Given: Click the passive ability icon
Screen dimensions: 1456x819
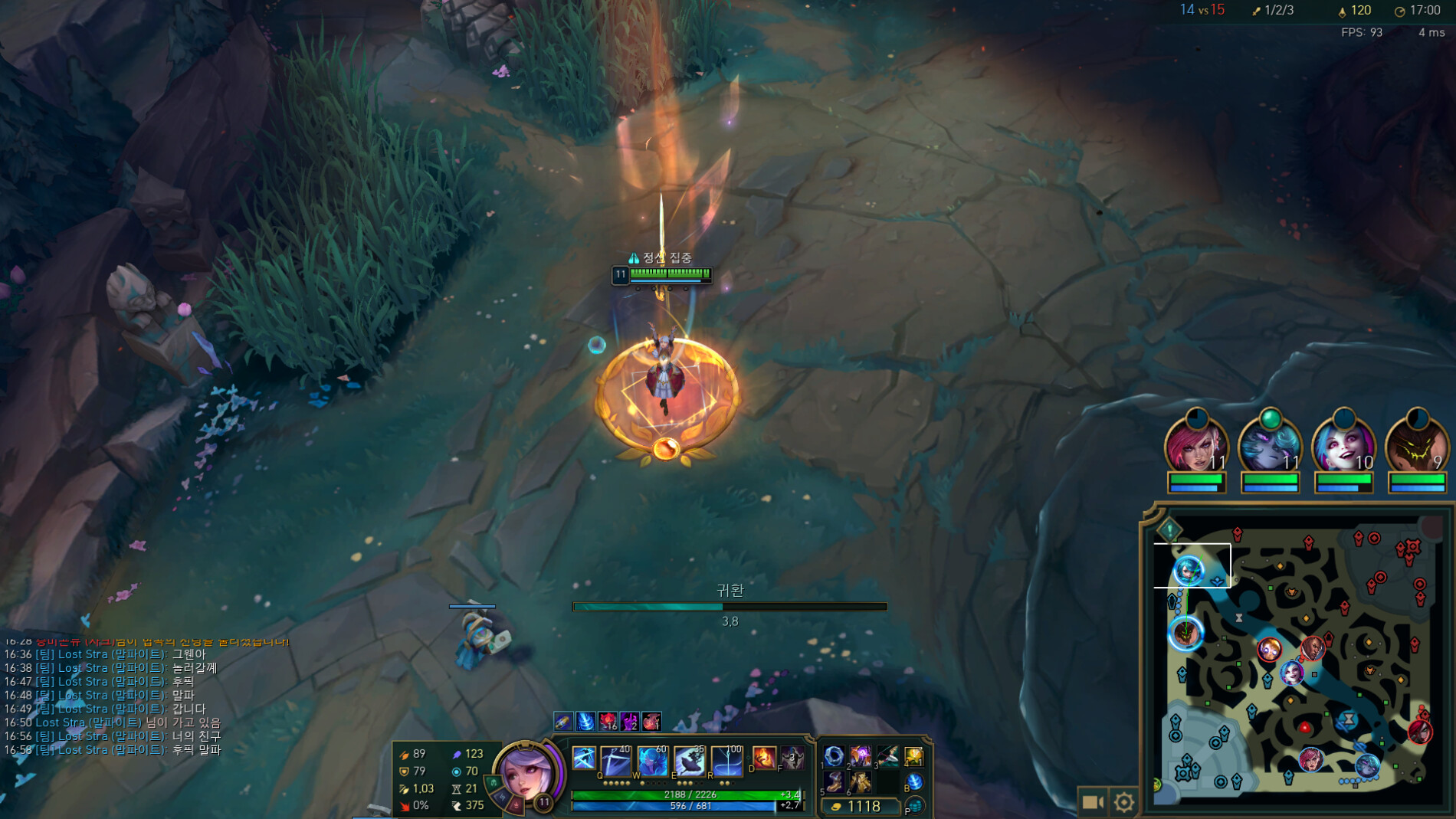Looking at the screenshot, I should coord(584,758).
